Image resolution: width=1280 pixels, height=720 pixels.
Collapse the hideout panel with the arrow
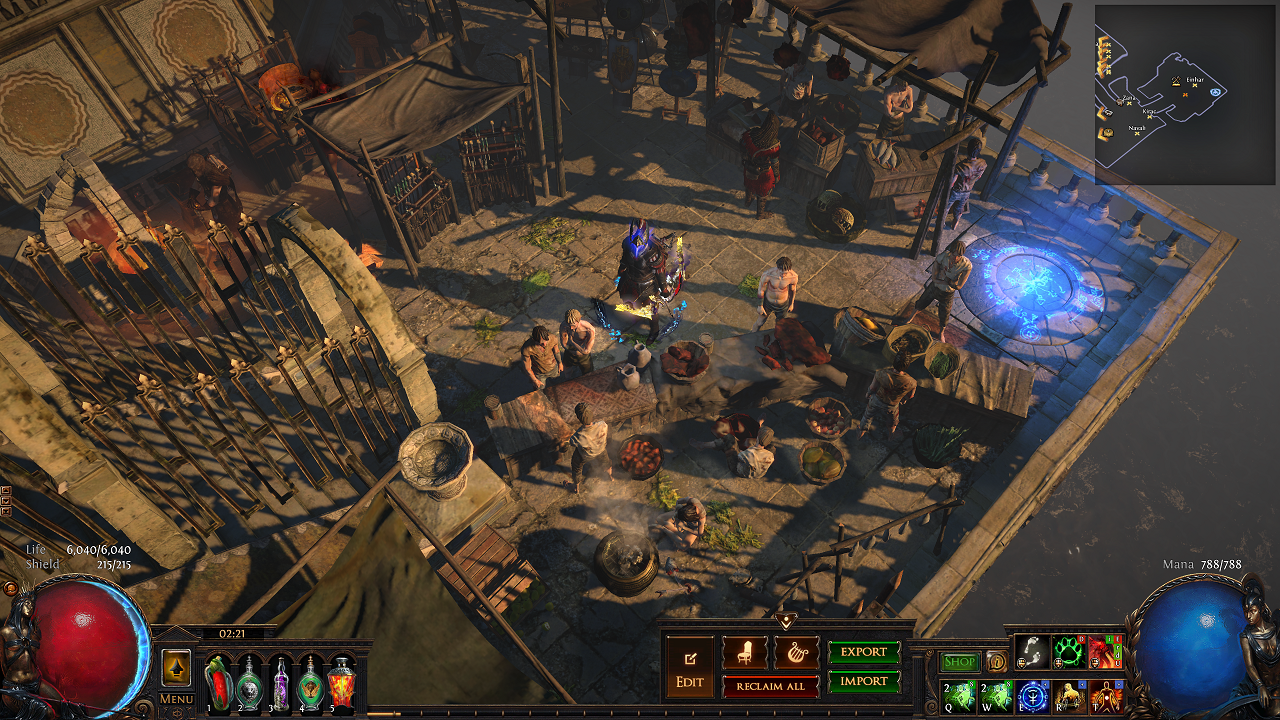point(786,621)
